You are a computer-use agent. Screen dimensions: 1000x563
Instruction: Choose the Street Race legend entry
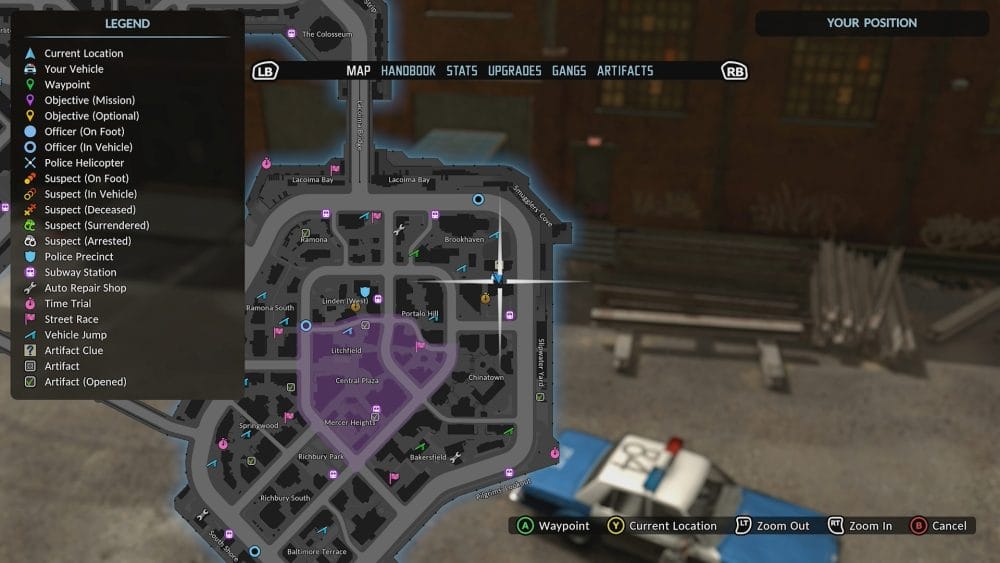click(71, 319)
